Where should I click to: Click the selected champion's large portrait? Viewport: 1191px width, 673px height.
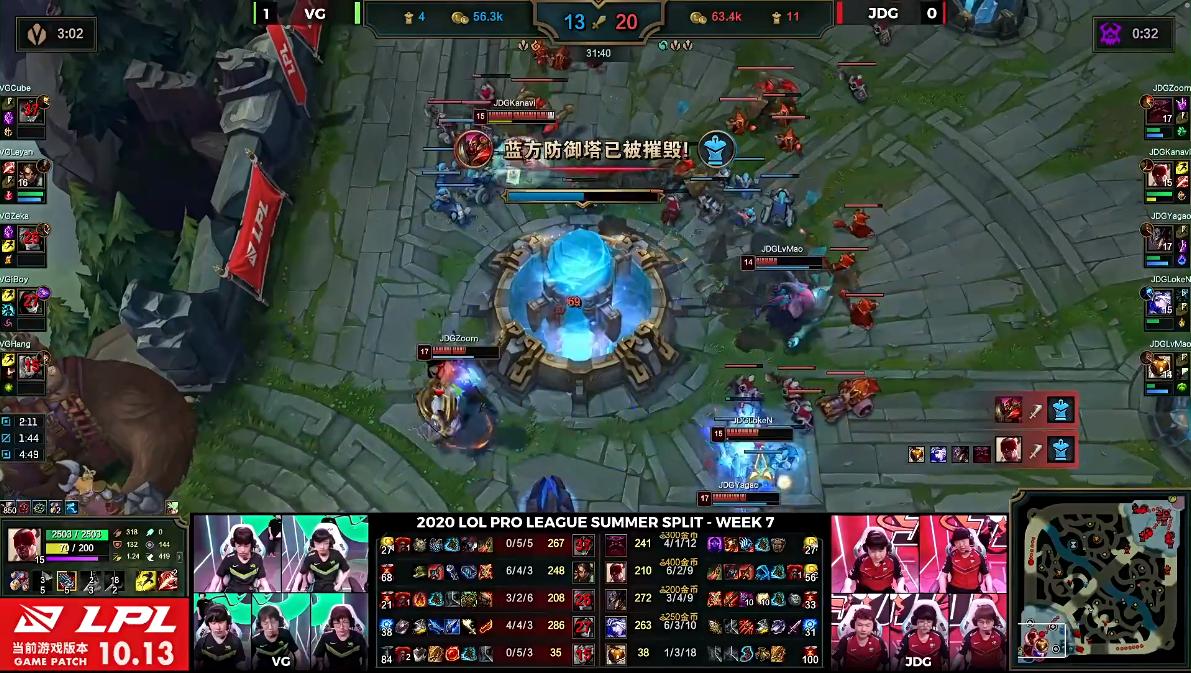(24, 544)
